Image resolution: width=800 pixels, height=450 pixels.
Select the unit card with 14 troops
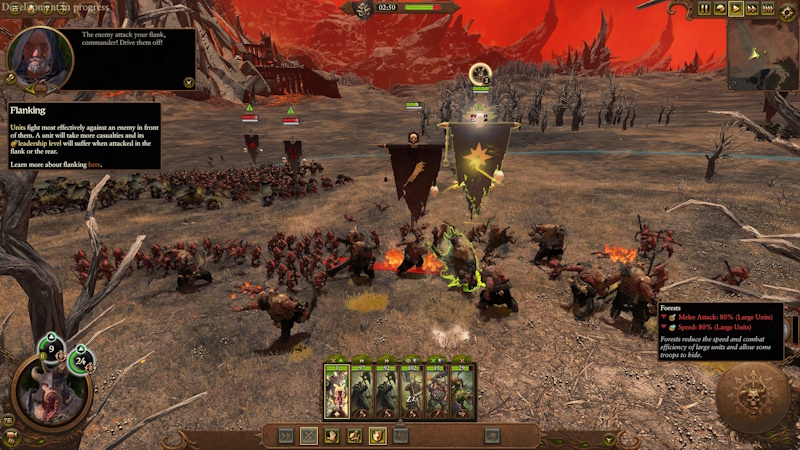[x=434, y=391]
